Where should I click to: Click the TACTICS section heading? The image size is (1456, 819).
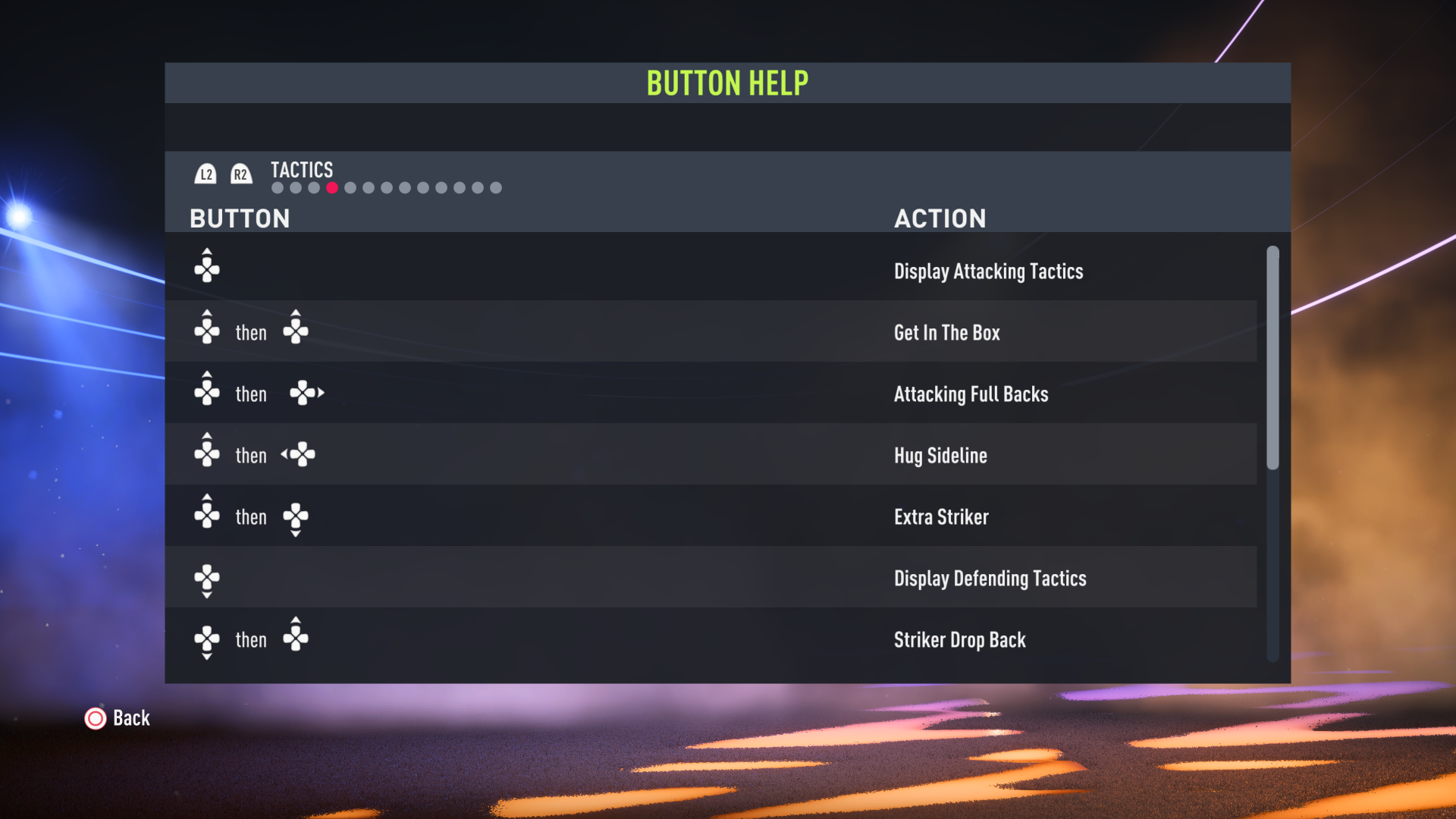tap(301, 170)
